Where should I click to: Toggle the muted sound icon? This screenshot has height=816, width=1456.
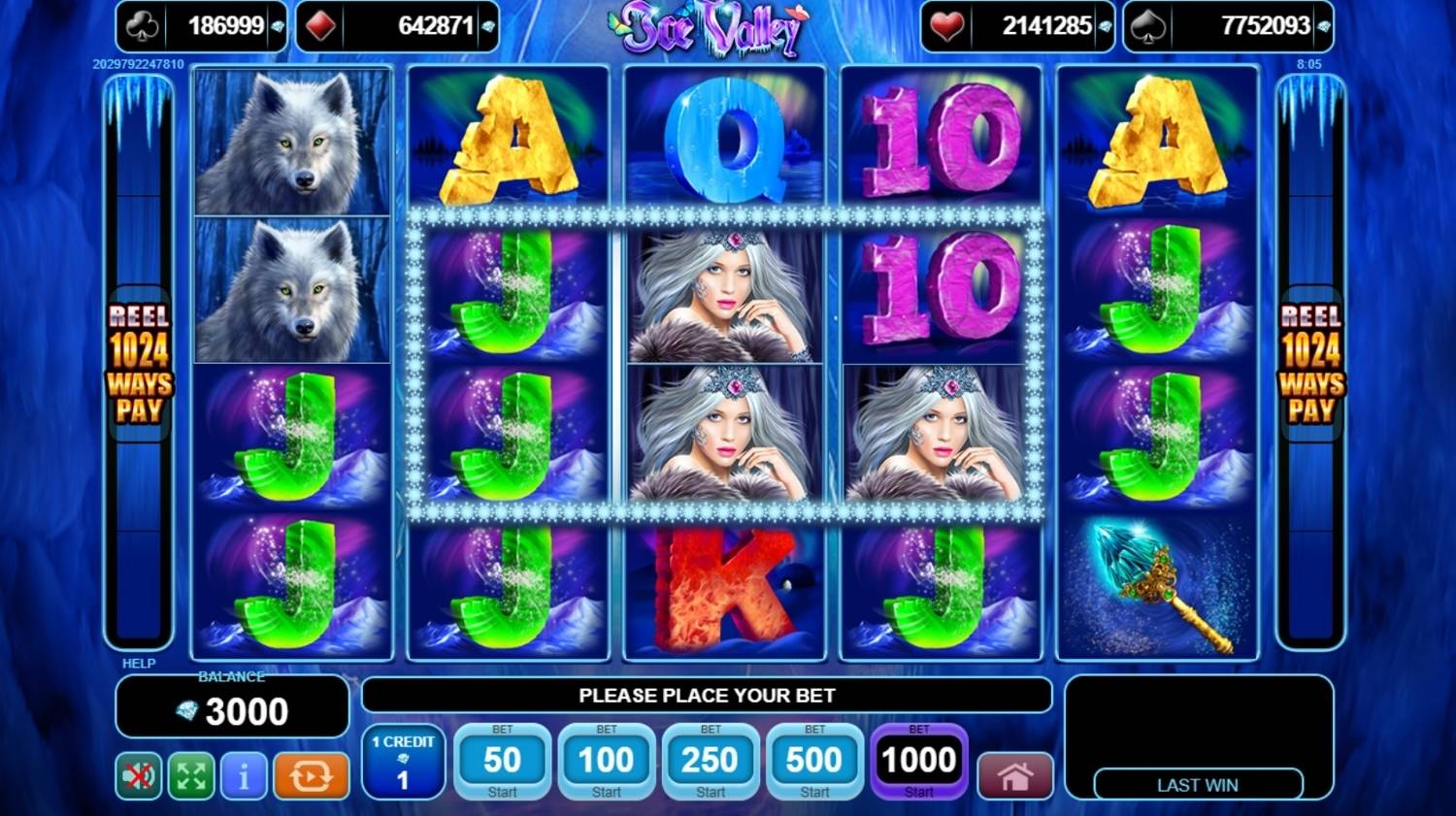tap(139, 776)
